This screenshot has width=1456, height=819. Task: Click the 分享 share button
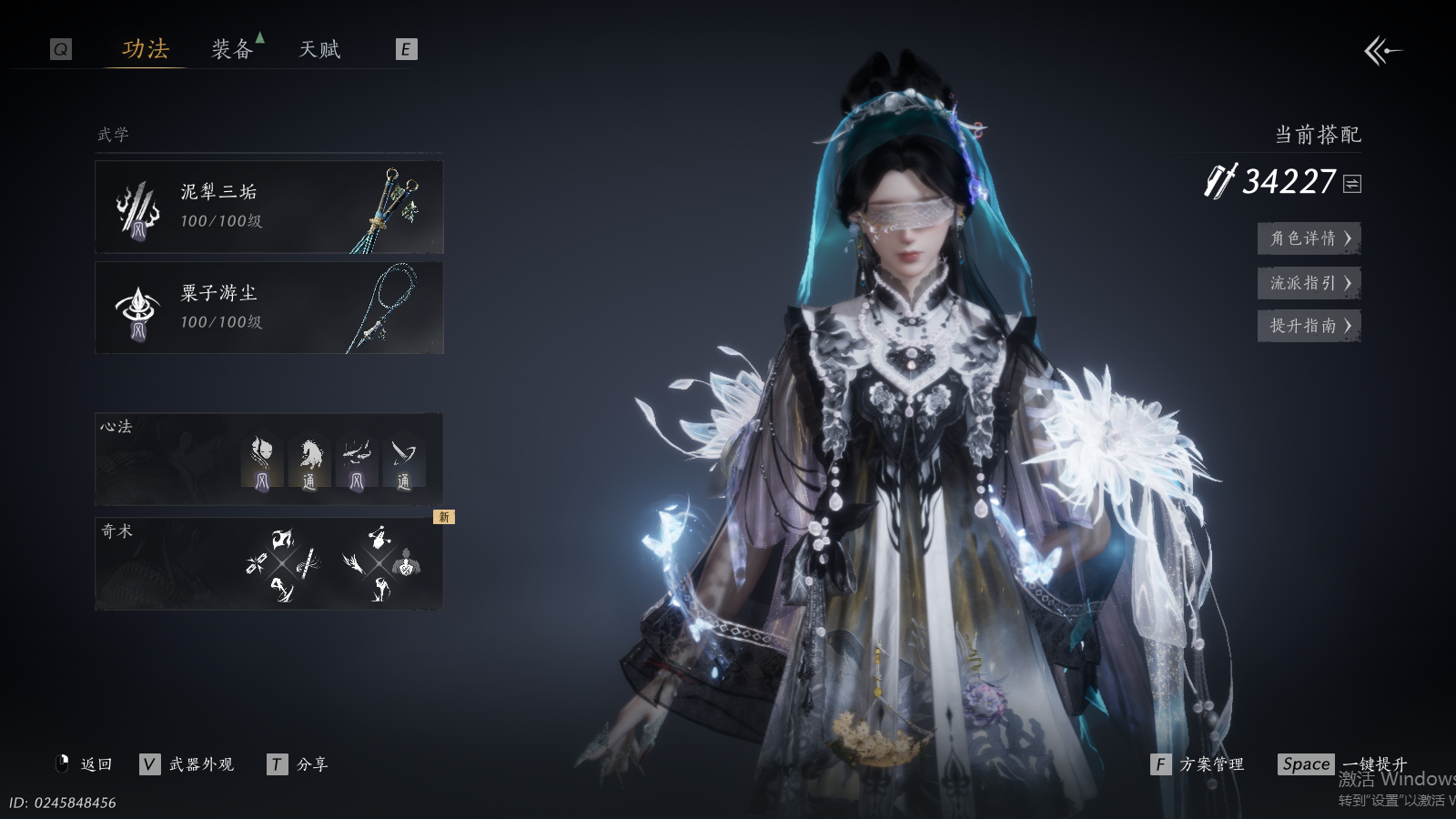click(x=298, y=764)
